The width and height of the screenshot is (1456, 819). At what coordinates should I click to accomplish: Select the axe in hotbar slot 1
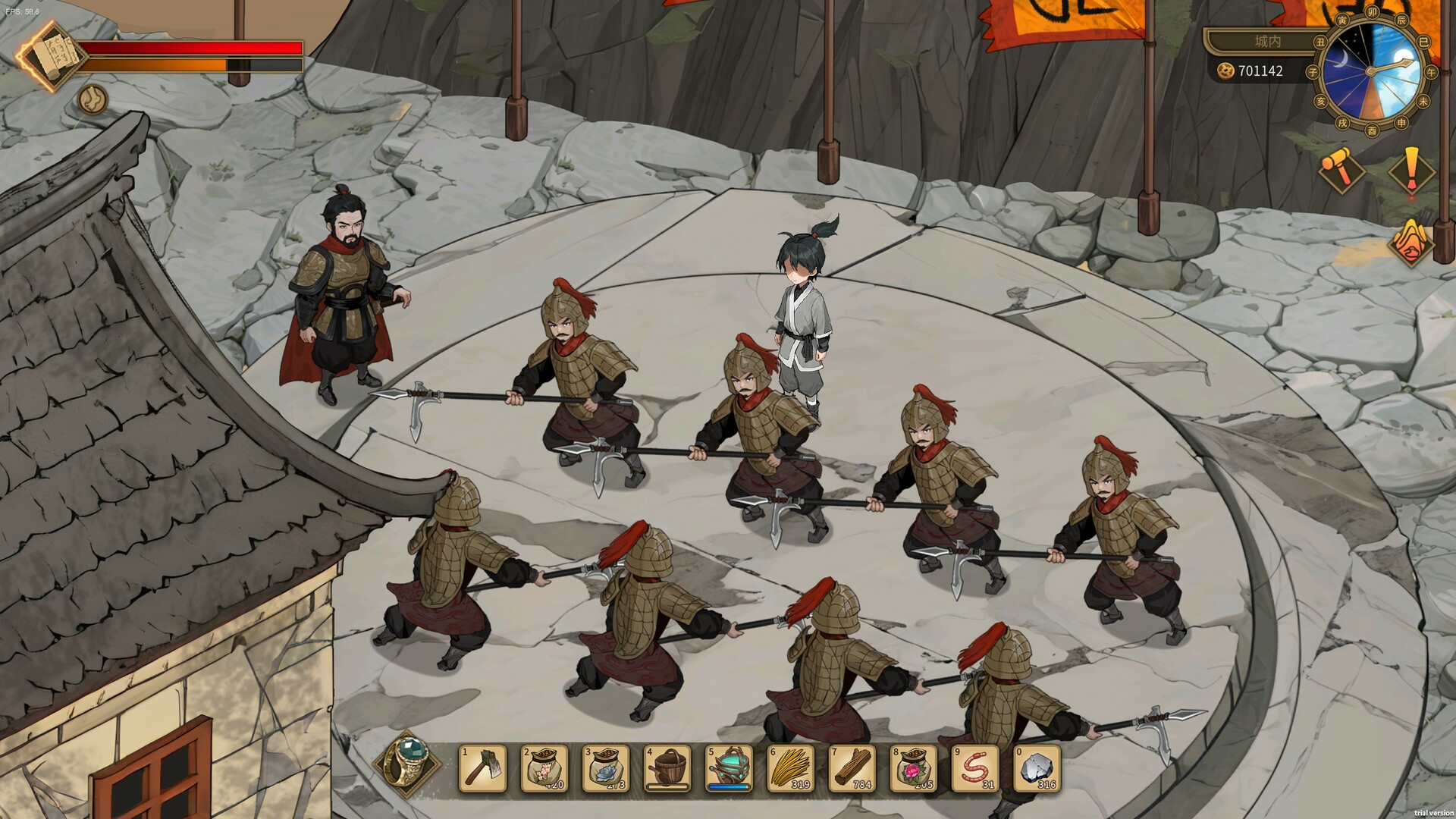[x=482, y=768]
